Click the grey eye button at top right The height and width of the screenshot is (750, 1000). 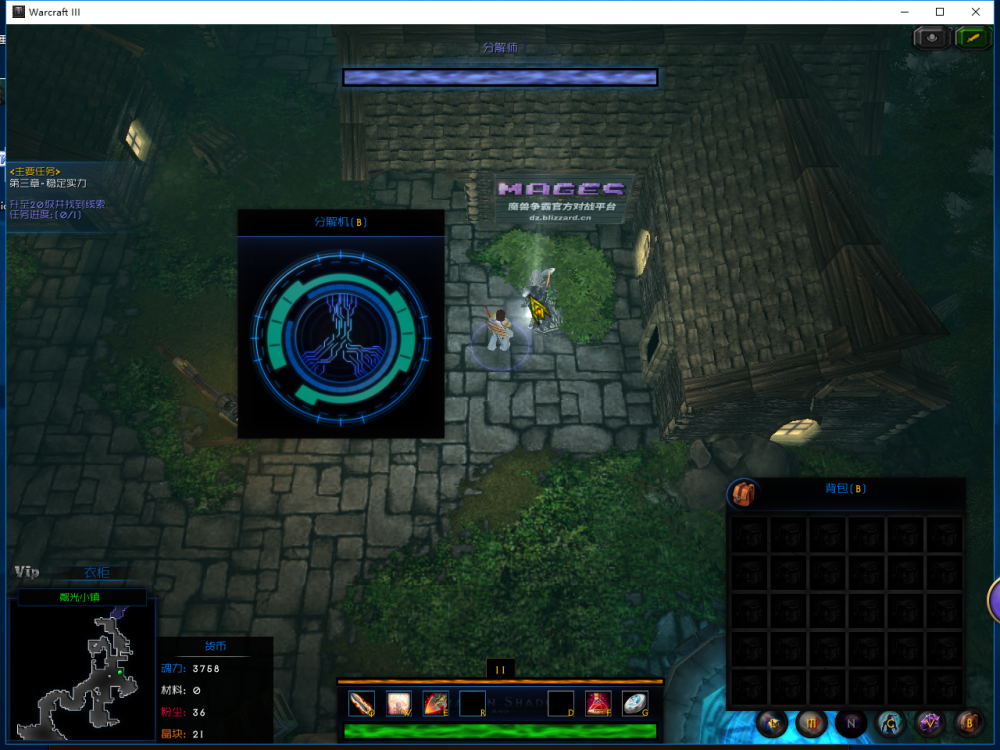[932, 38]
